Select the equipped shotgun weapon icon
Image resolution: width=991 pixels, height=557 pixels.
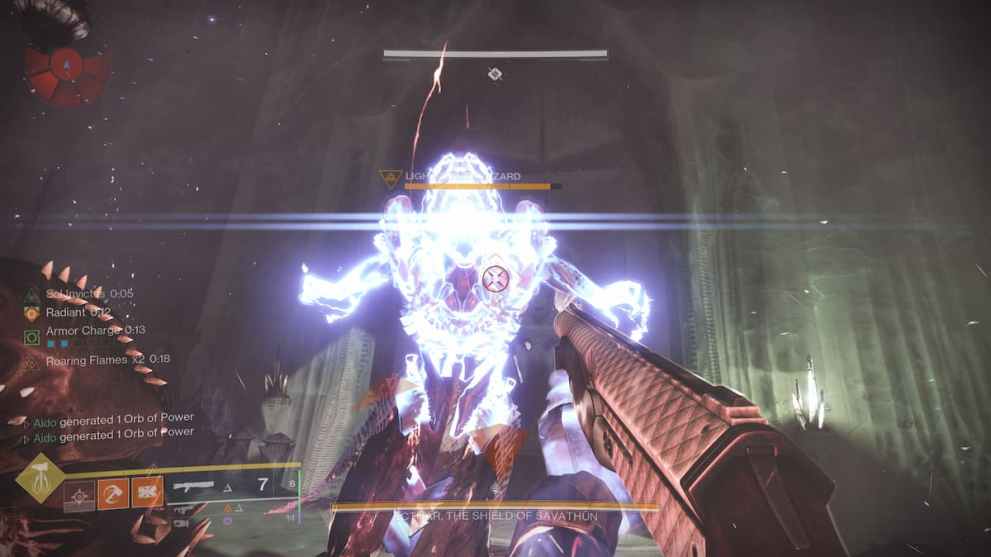pos(195,487)
